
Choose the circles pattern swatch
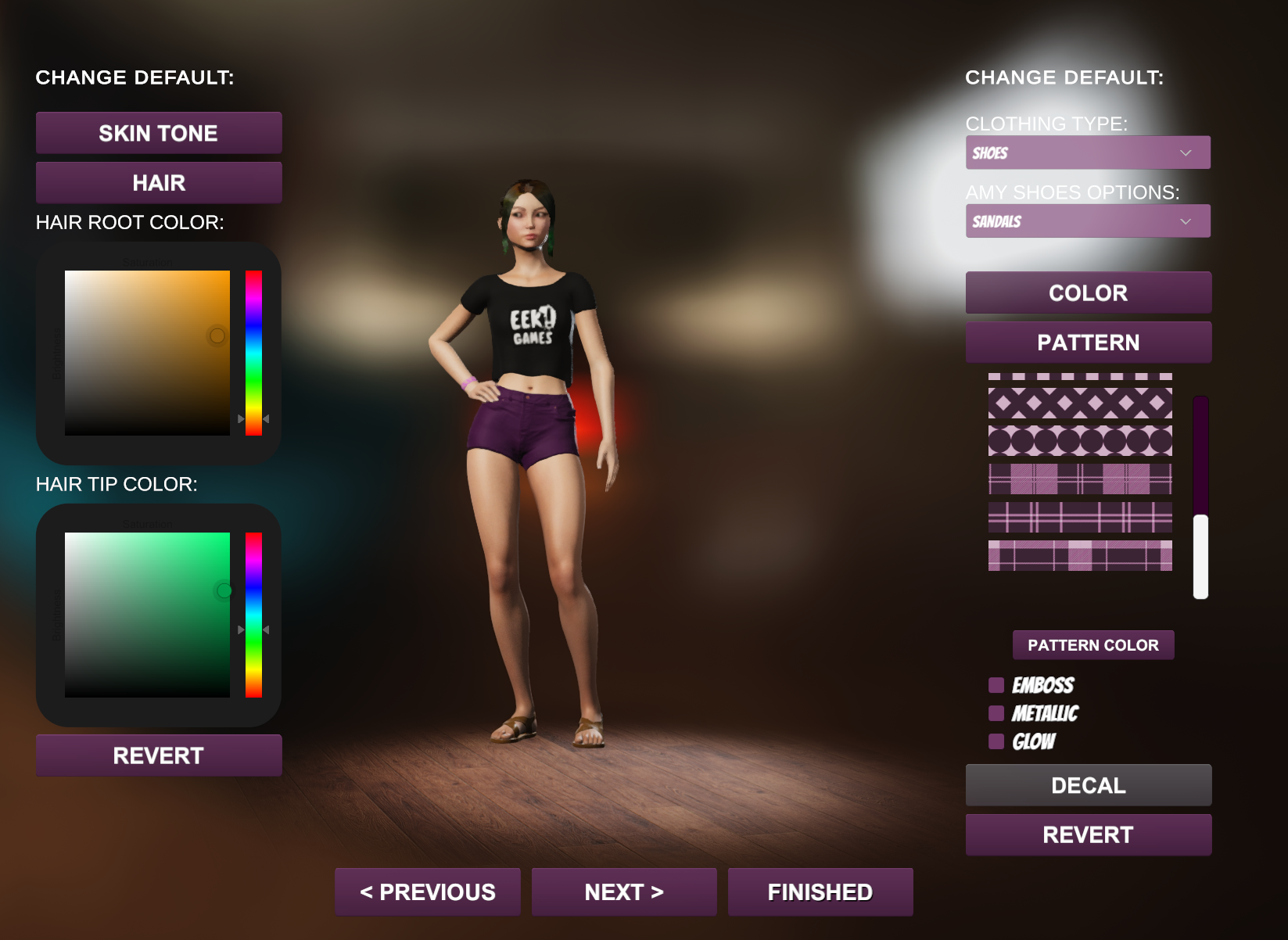tap(1080, 441)
